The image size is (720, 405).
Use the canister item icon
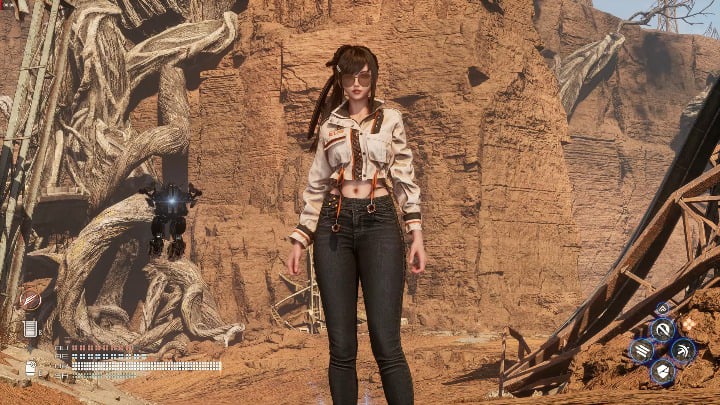click(31, 328)
